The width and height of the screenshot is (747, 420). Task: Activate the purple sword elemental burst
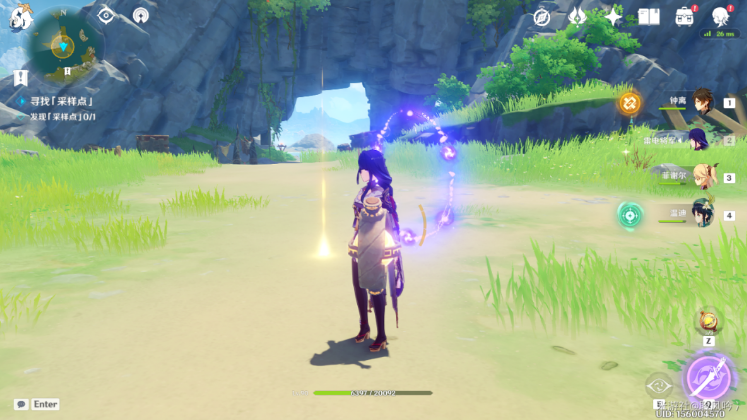coord(711,381)
